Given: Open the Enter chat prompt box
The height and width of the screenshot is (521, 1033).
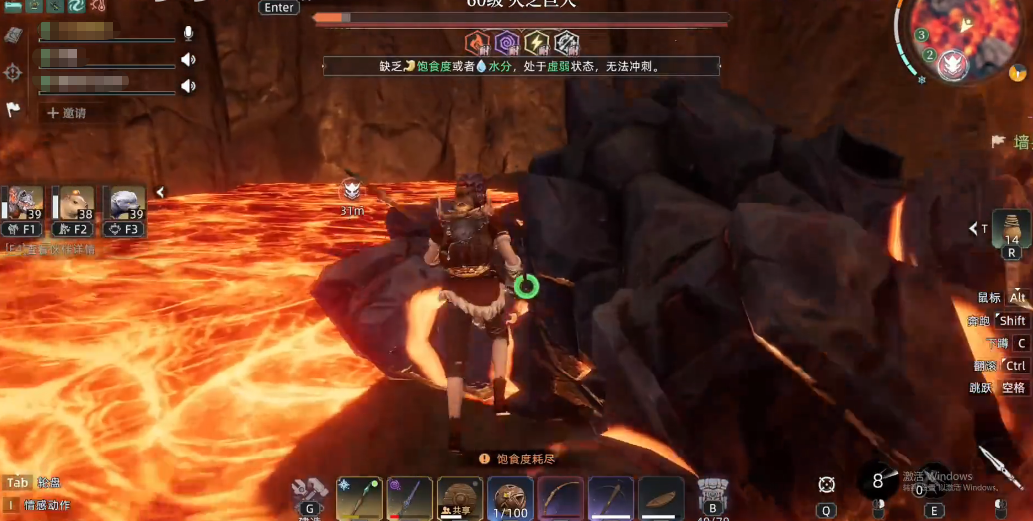Looking at the screenshot, I should pos(279,8).
